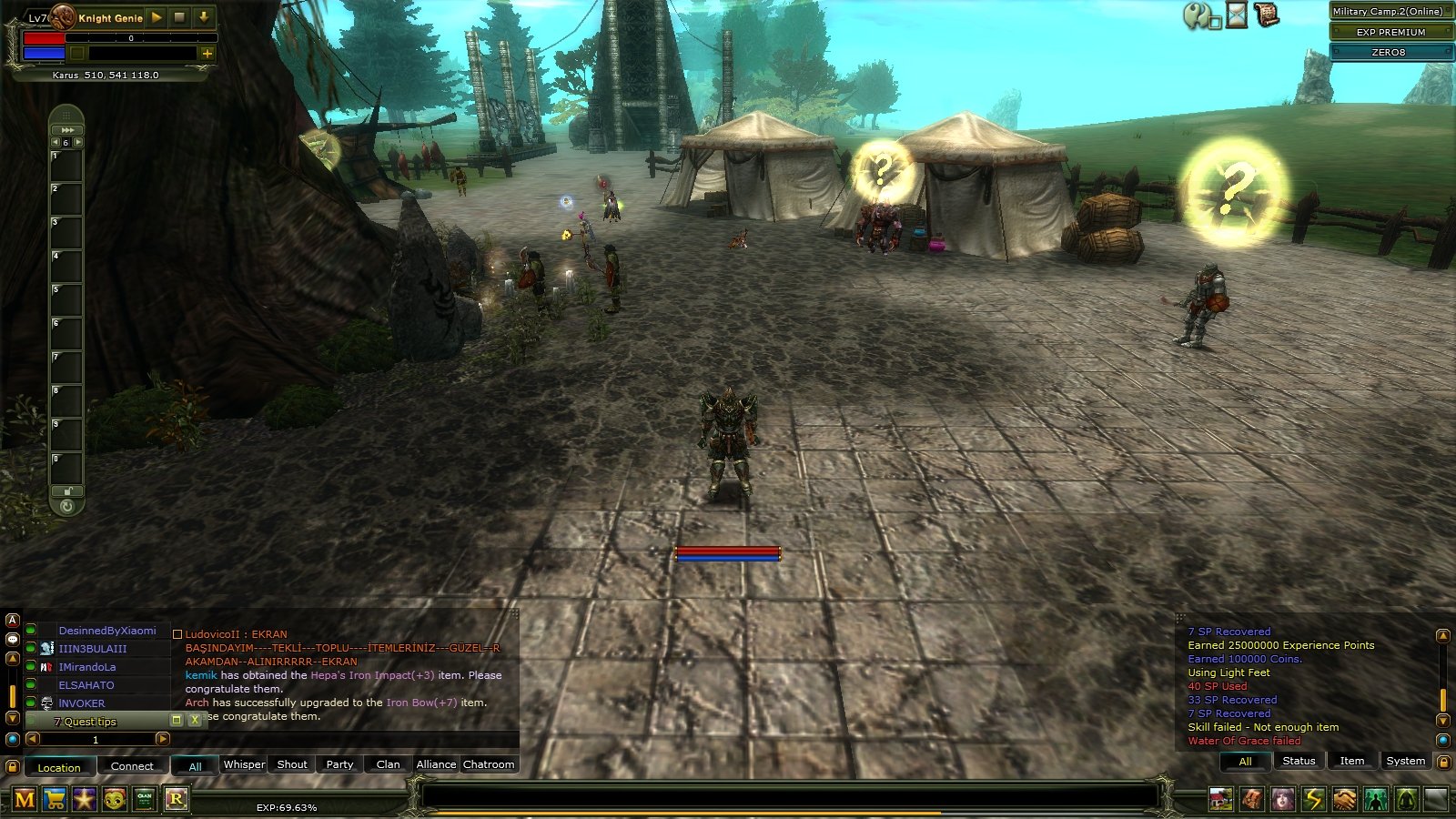Switch info log to the Item tab
The image size is (1456, 819).
pyautogui.click(x=1351, y=761)
